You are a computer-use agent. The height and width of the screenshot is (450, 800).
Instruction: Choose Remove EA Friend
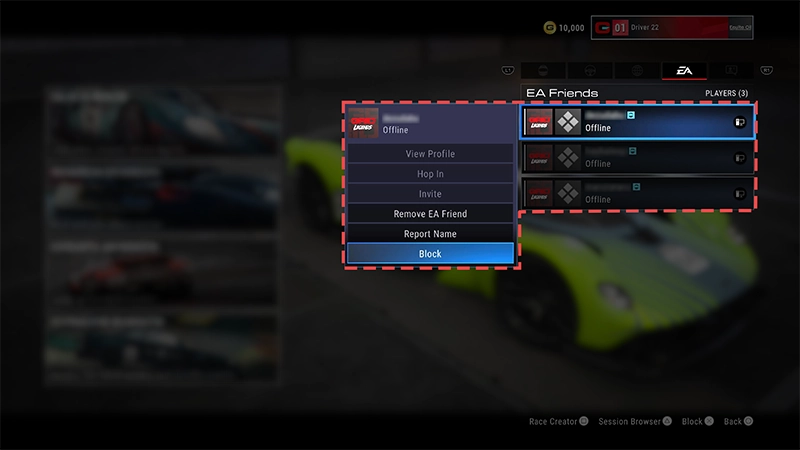tap(430, 214)
